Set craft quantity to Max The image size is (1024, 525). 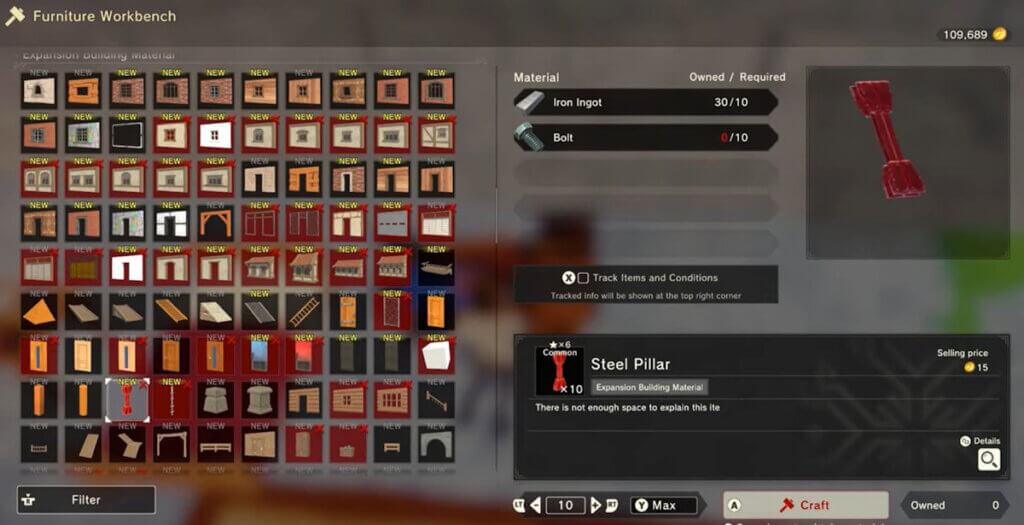coord(664,505)
